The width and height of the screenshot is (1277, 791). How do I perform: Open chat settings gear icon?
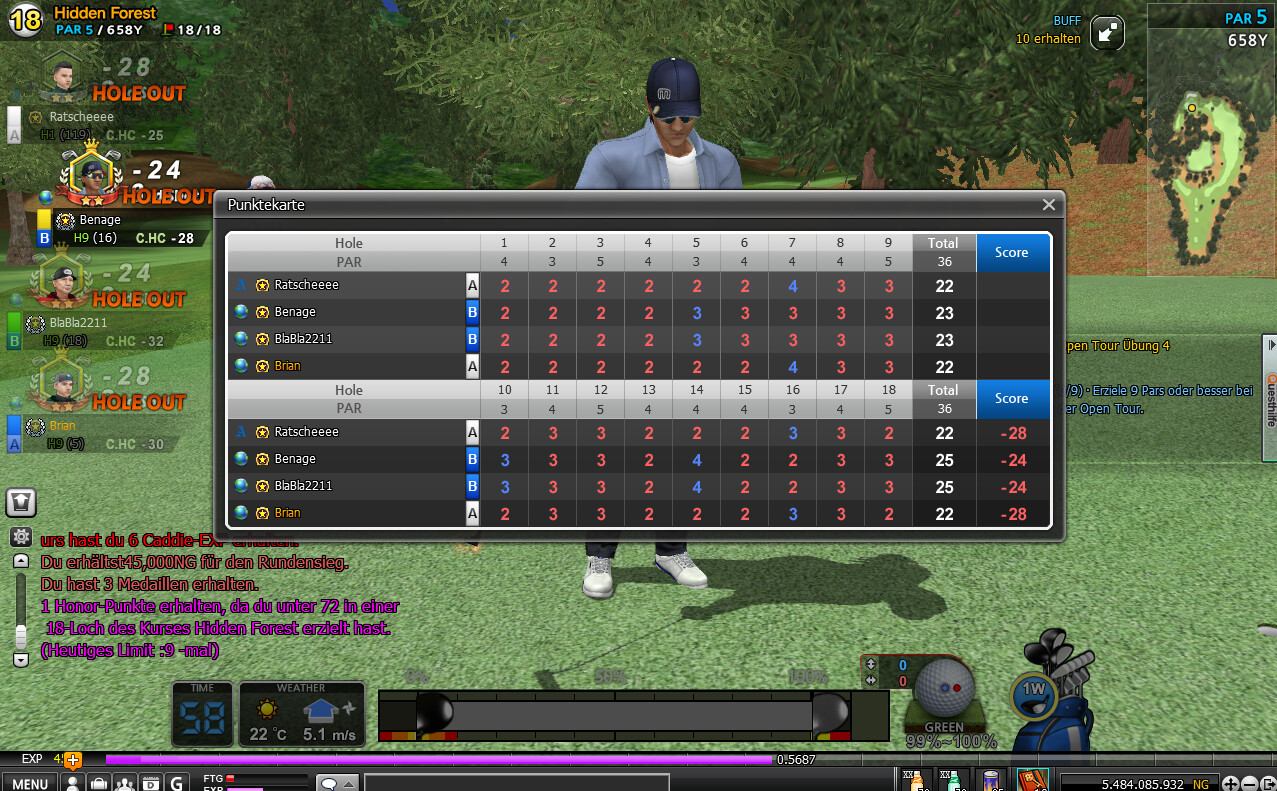[20, 537]
